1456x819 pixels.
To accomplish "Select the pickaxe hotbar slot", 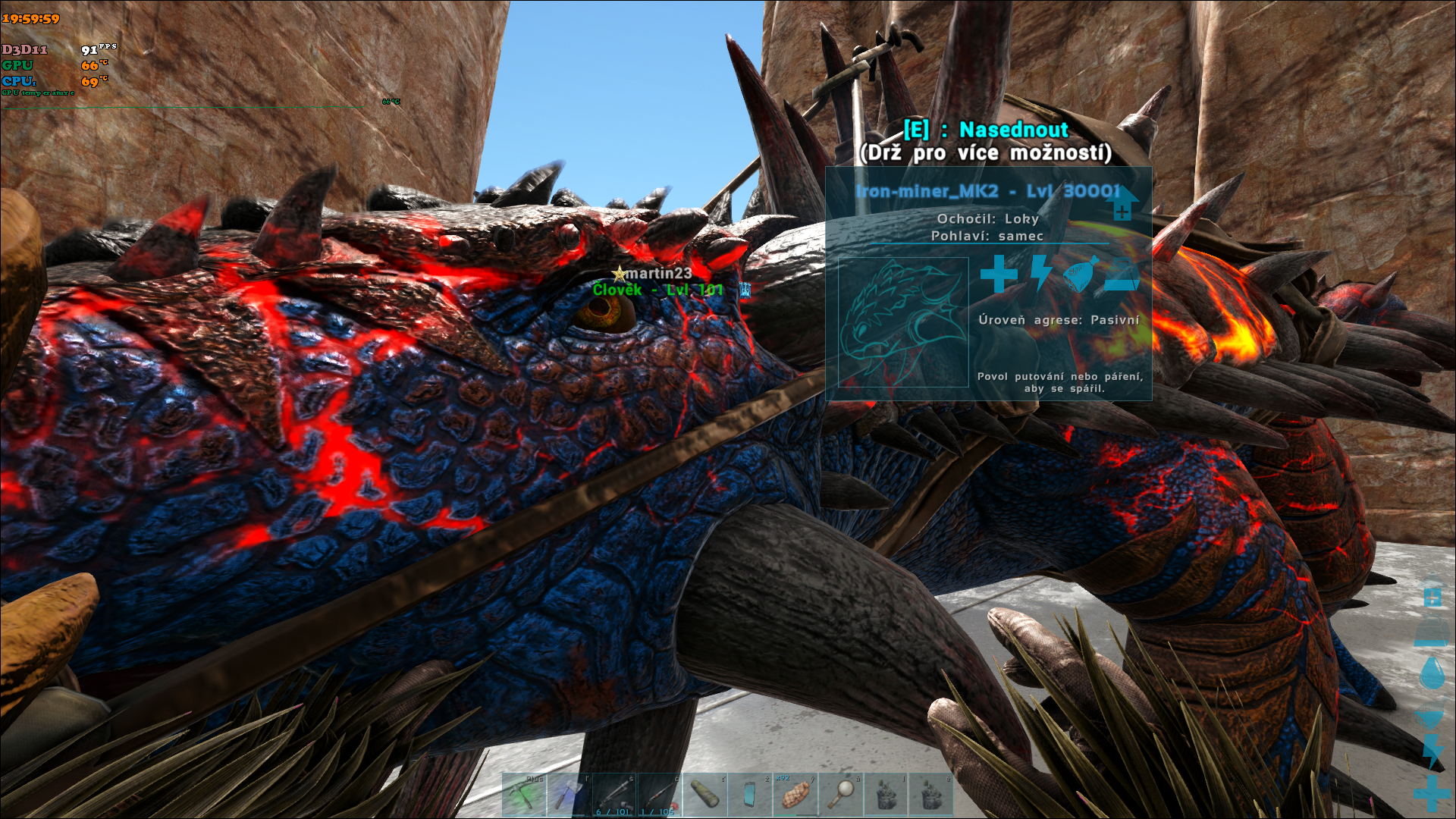I will click(x=524, y=795).
